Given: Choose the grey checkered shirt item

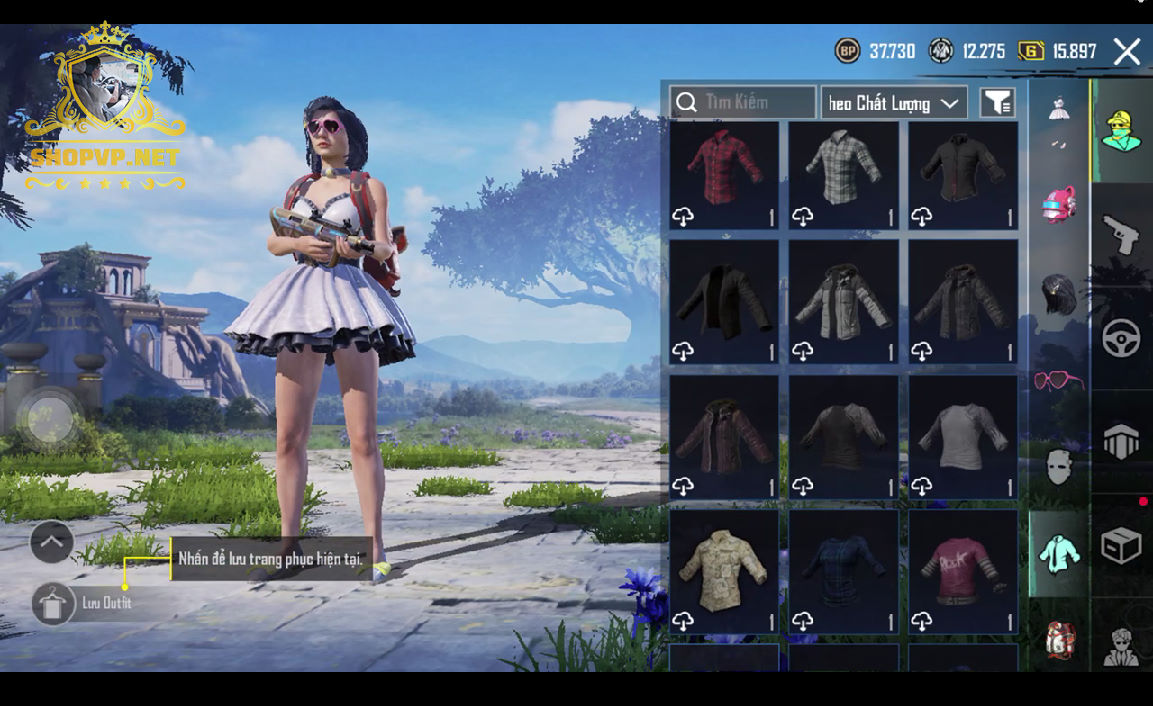Looking at the screenshot, I should [x=844, y=175].
